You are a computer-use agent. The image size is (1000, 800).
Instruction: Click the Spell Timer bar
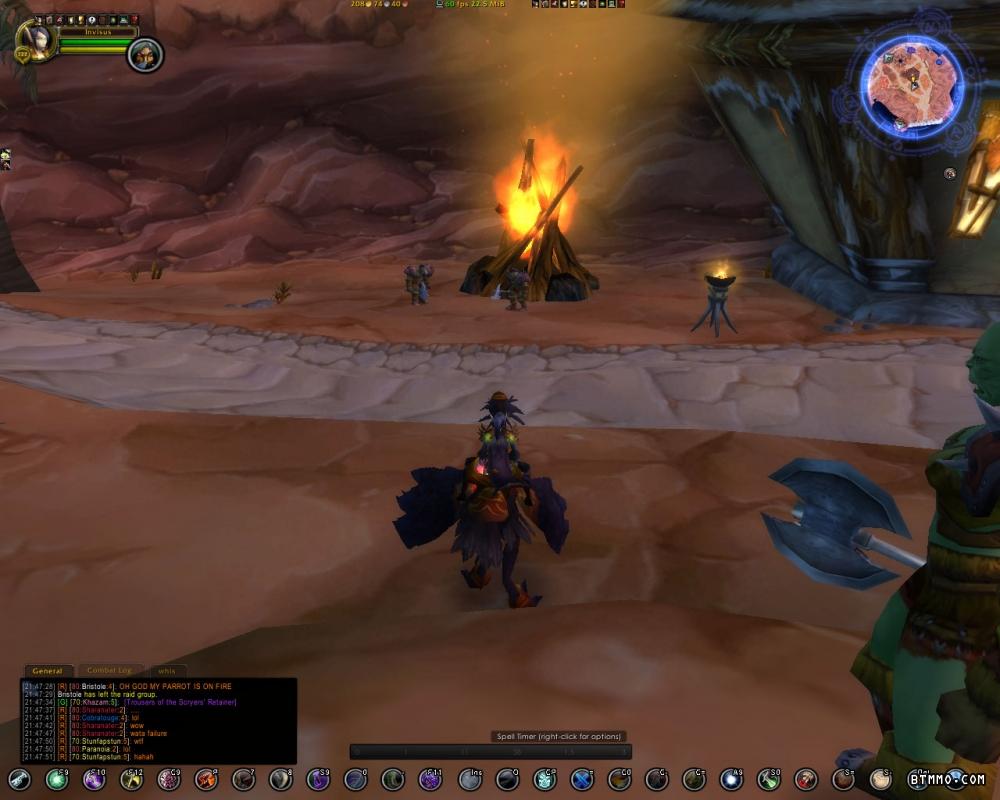click(490, 751)
